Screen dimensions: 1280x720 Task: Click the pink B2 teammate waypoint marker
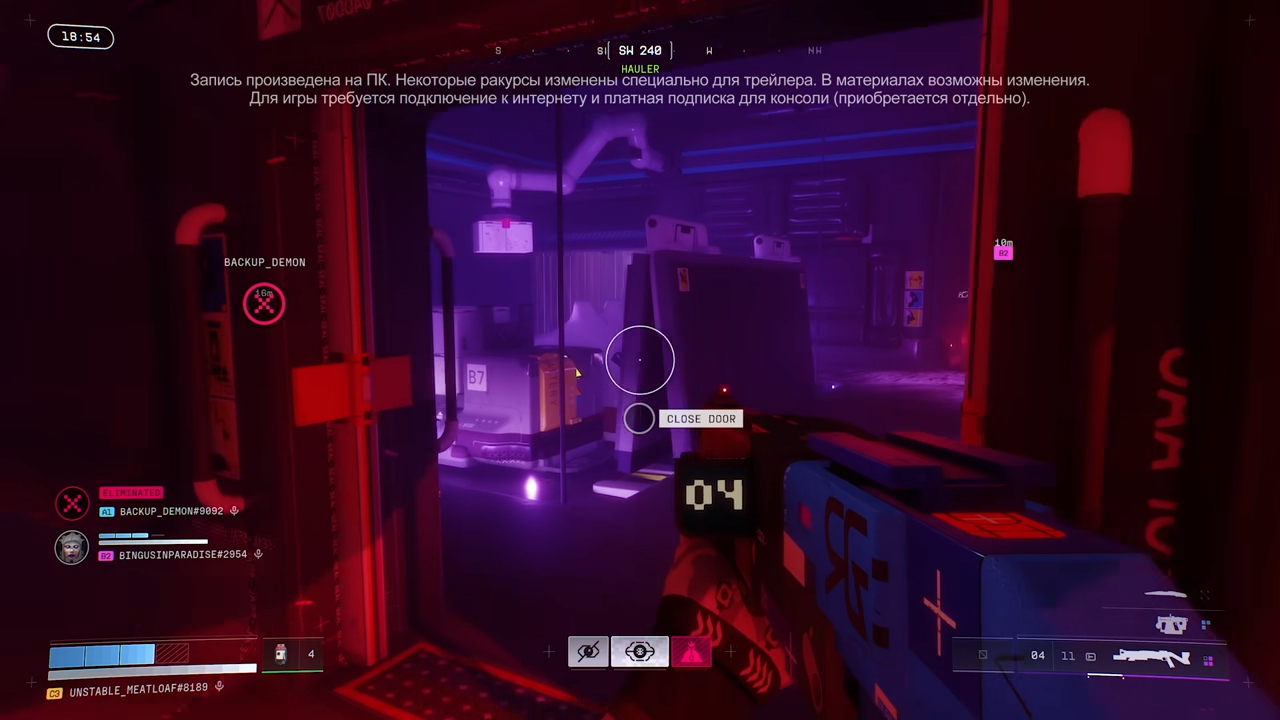tap(1003, 253)
